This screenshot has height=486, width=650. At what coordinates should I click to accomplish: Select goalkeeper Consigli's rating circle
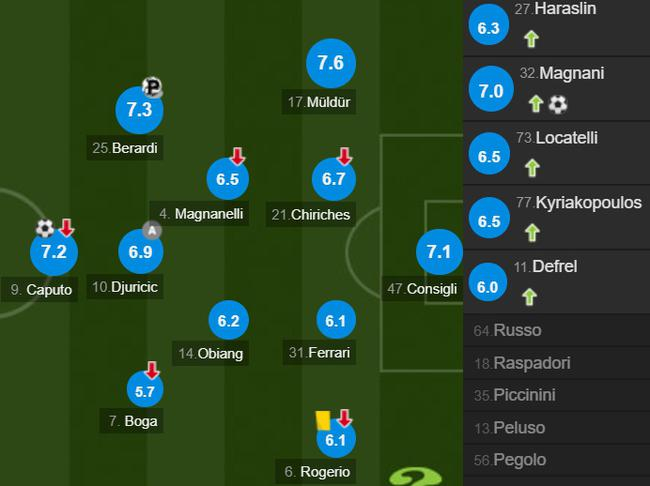[438, 252]
